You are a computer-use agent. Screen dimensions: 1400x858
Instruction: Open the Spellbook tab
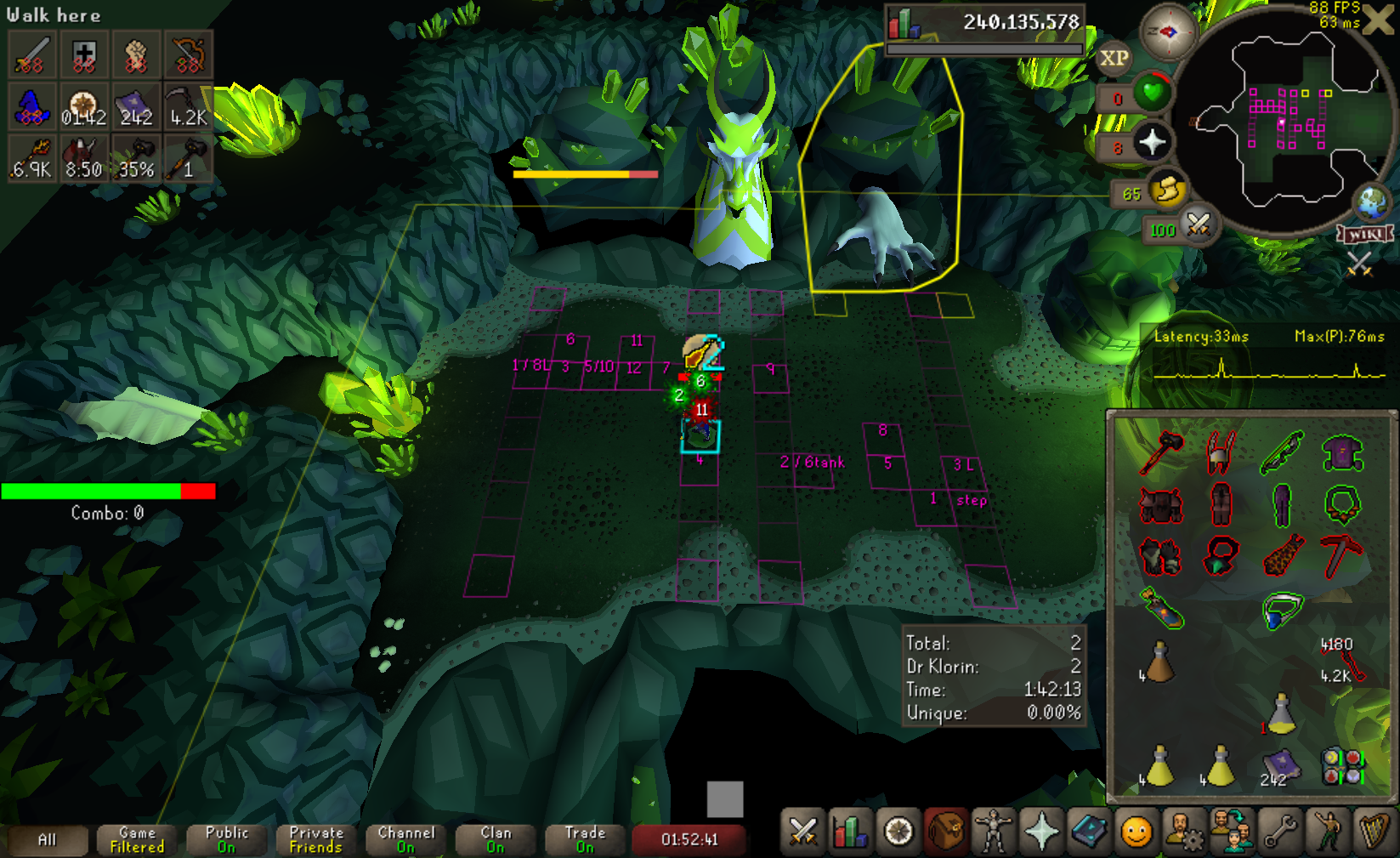1088,832
